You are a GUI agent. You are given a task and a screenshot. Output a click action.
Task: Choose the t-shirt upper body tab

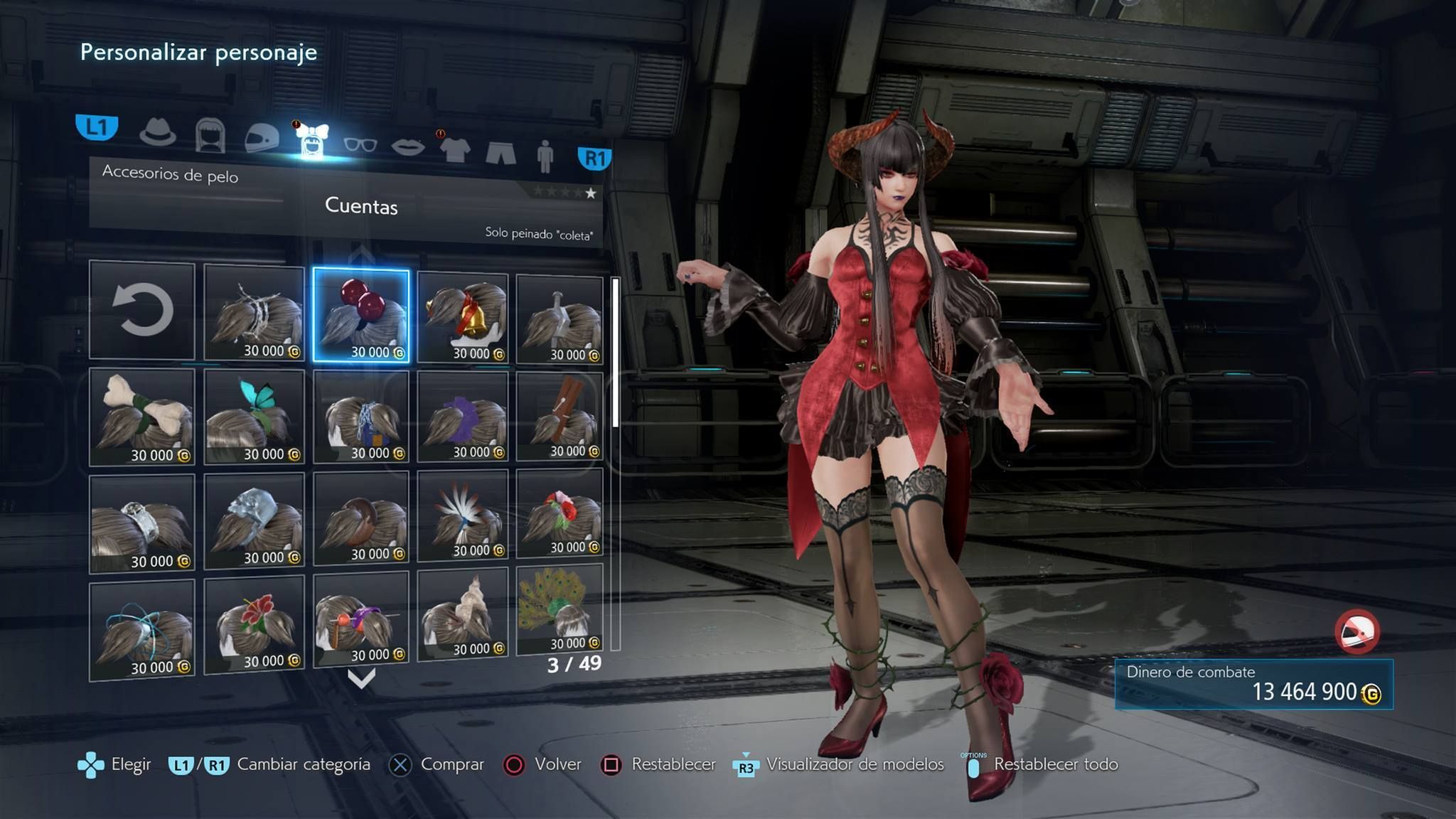[455, 149]
